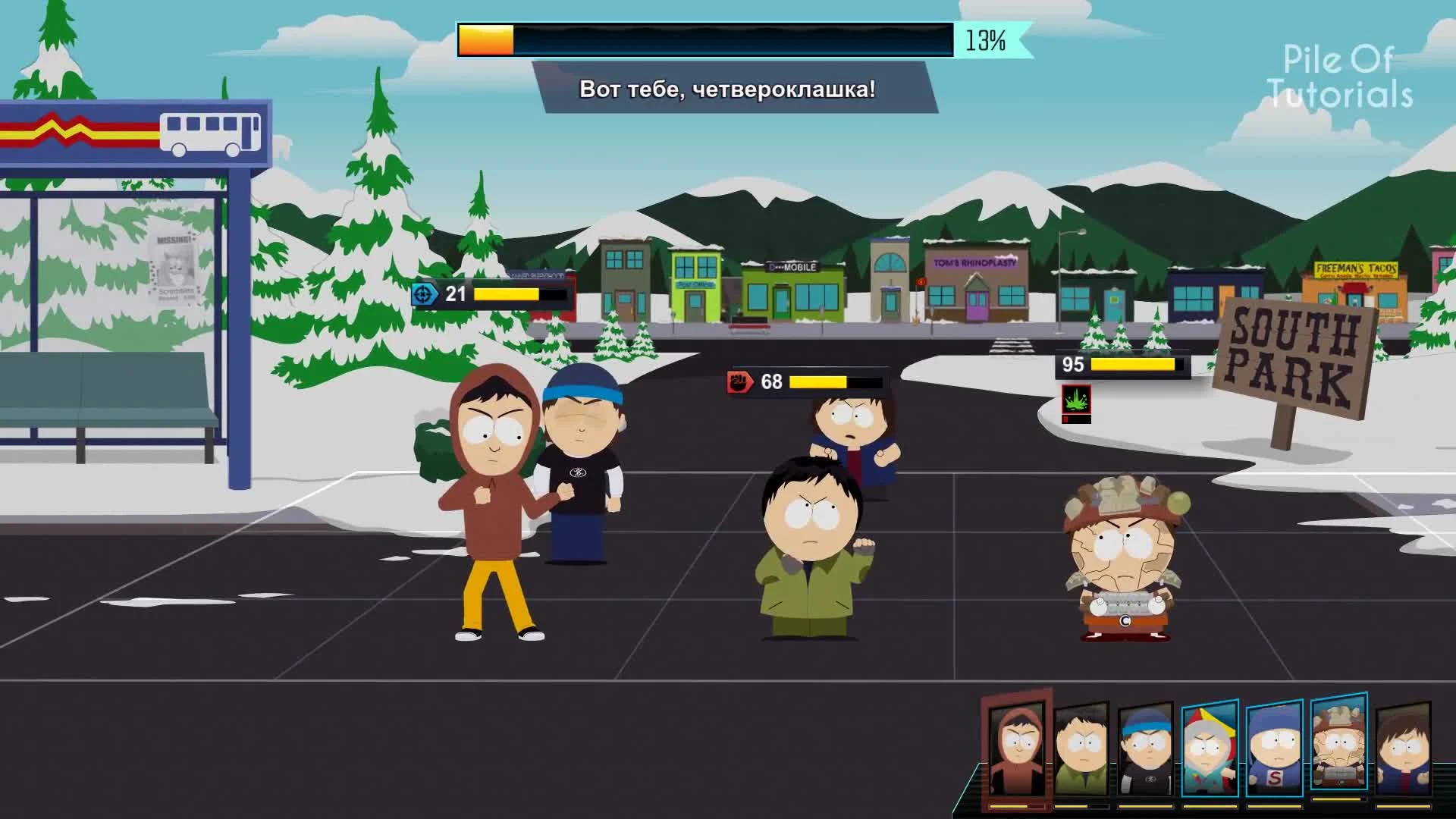Toggle selection of the blue-beanie kid portrait

[1147, 748]
